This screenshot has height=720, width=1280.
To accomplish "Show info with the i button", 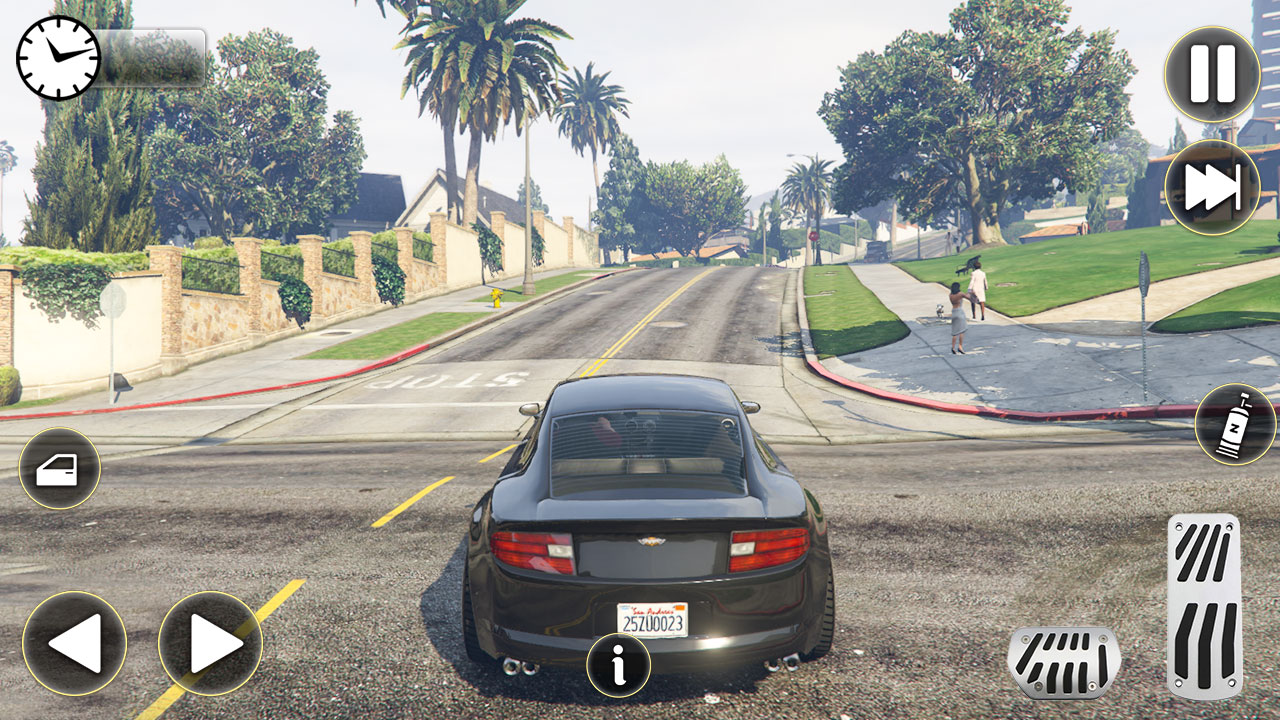I will point(618,665).
